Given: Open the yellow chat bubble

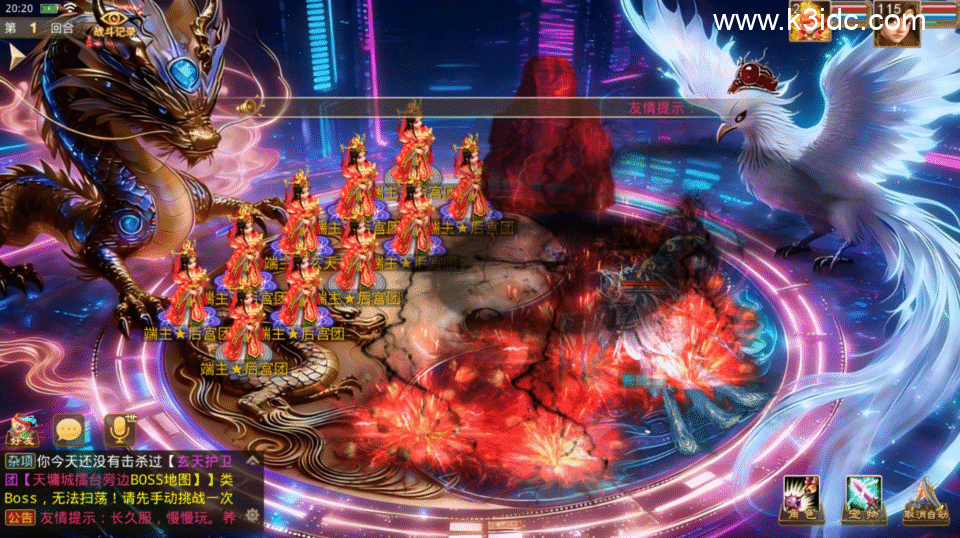Looking at the screenshot, I should click(x=69, y=430).
